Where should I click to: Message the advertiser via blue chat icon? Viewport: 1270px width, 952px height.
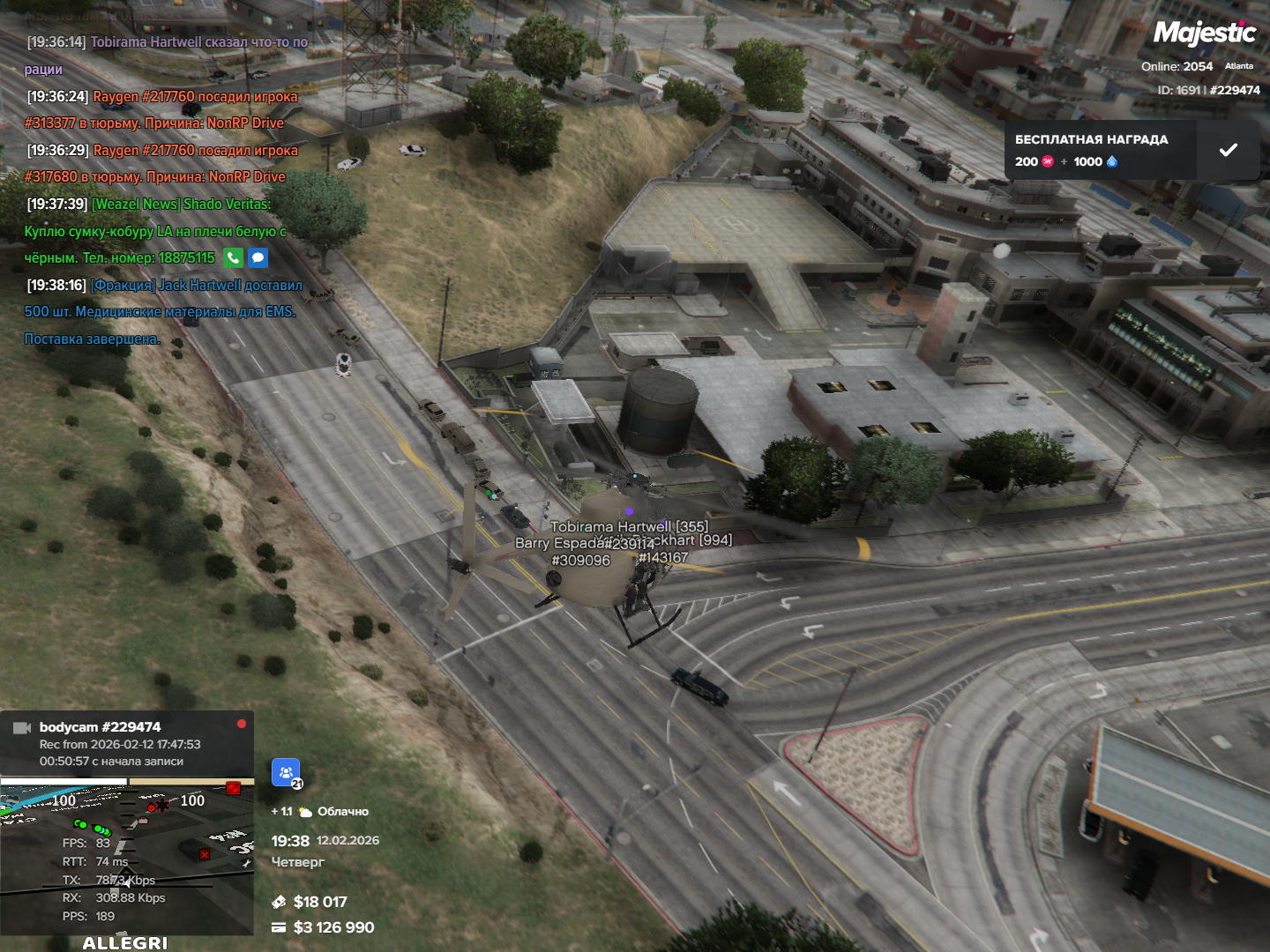pos(258,258)
